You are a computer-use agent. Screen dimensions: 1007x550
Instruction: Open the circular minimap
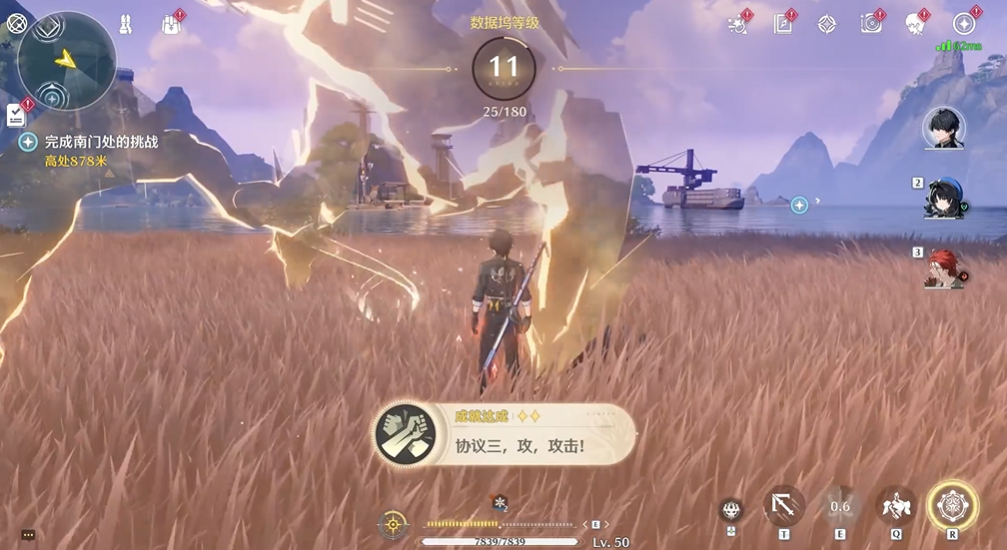pyautogui.click(x=66, y=60)
